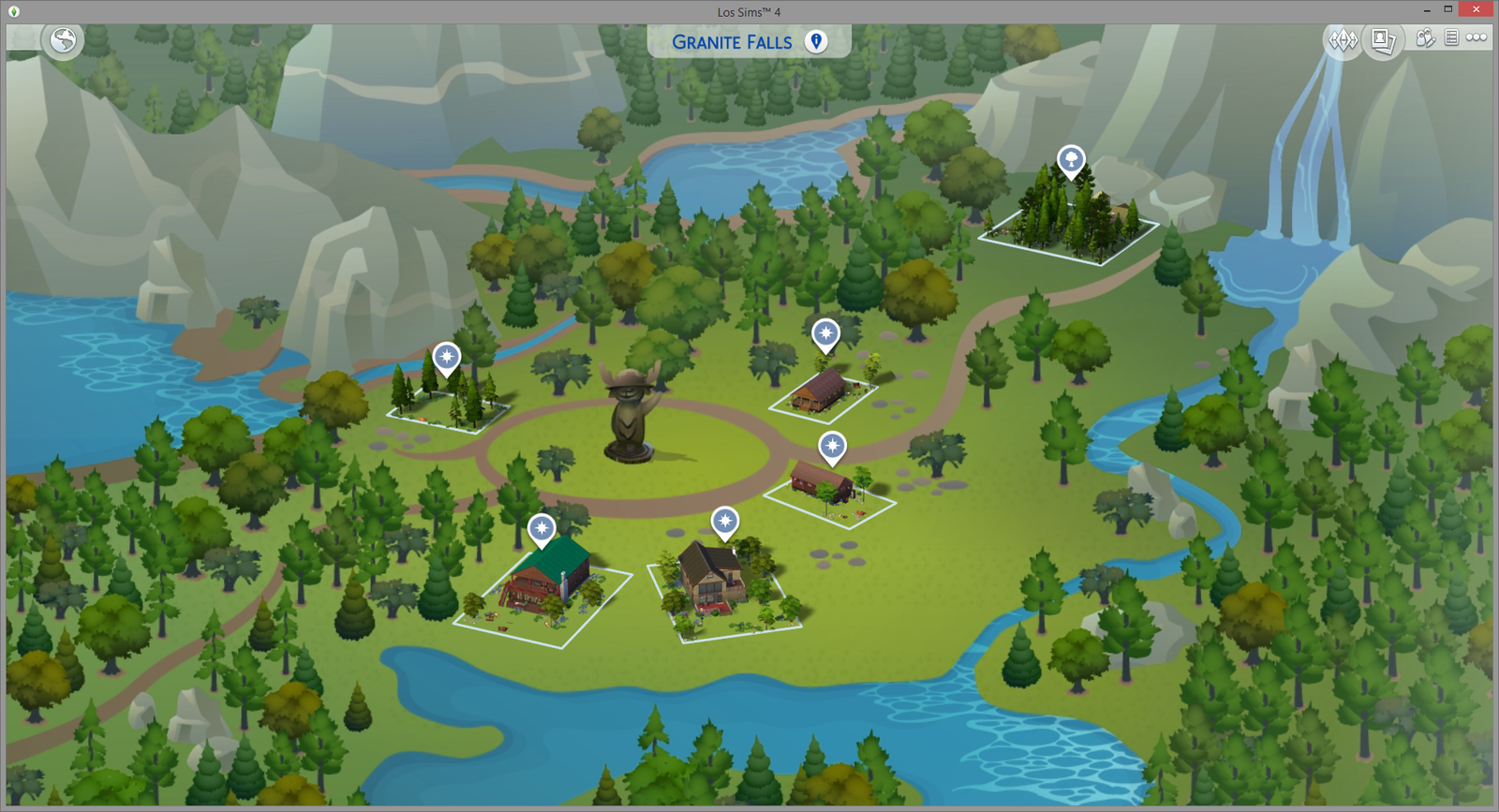Select the tree-icon park marker by the waterfall
Image resolution: width=1499 pixels, height=812 pixels.
1071,160
